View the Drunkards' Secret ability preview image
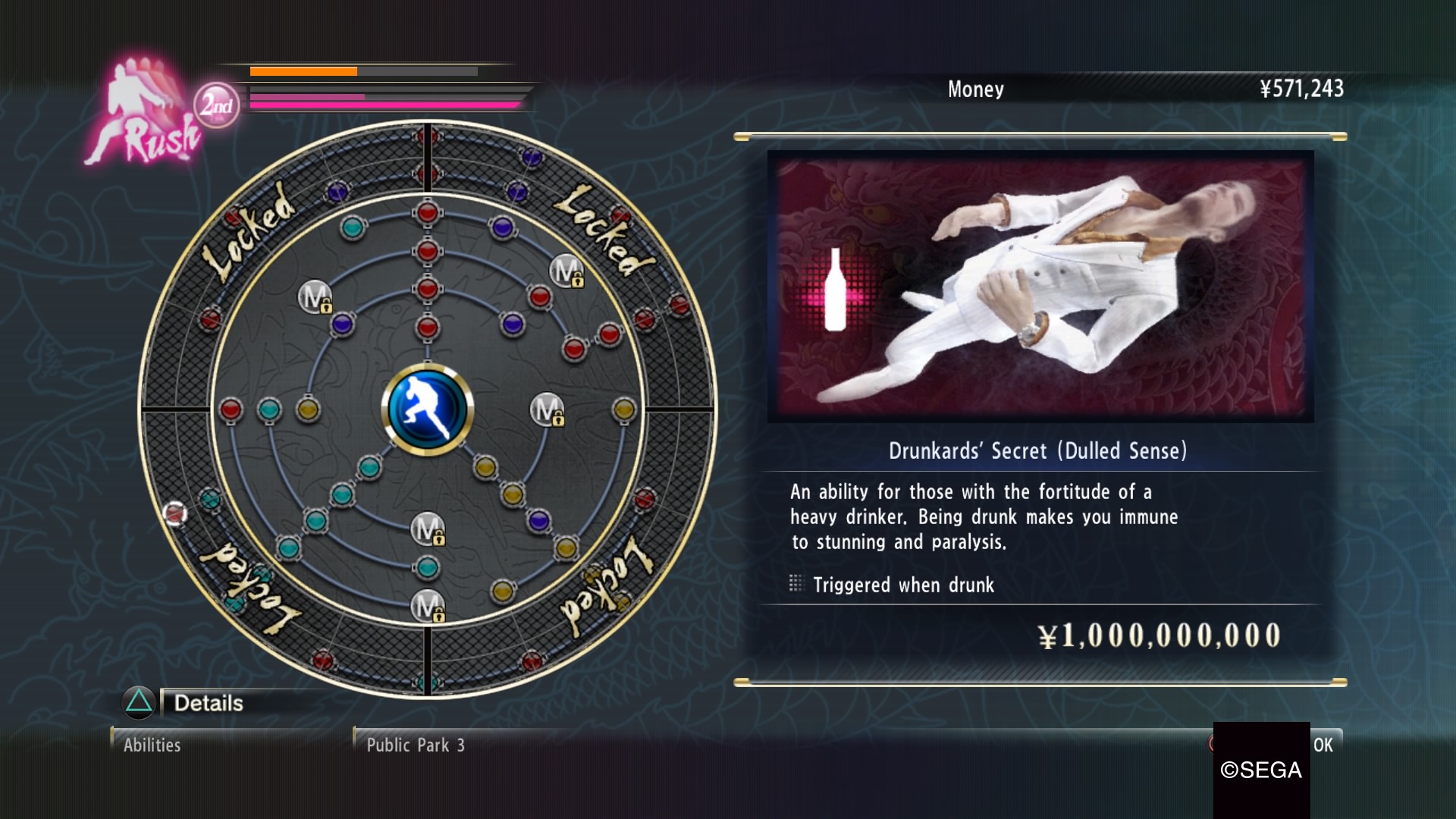This screenshot has height=819, width=1456. click(1040, 286)
